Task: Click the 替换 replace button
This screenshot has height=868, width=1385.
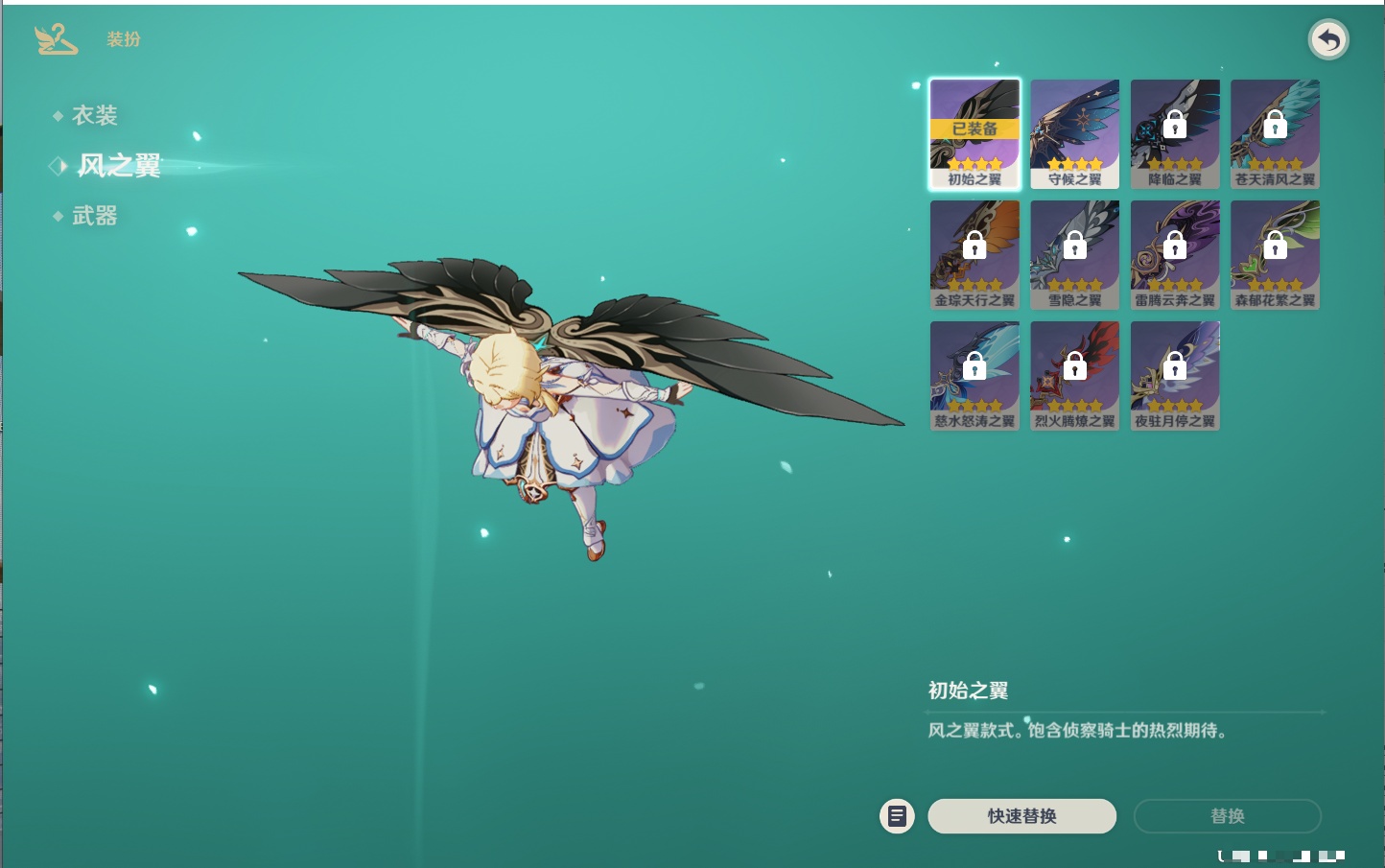Action: (1227, 816)
